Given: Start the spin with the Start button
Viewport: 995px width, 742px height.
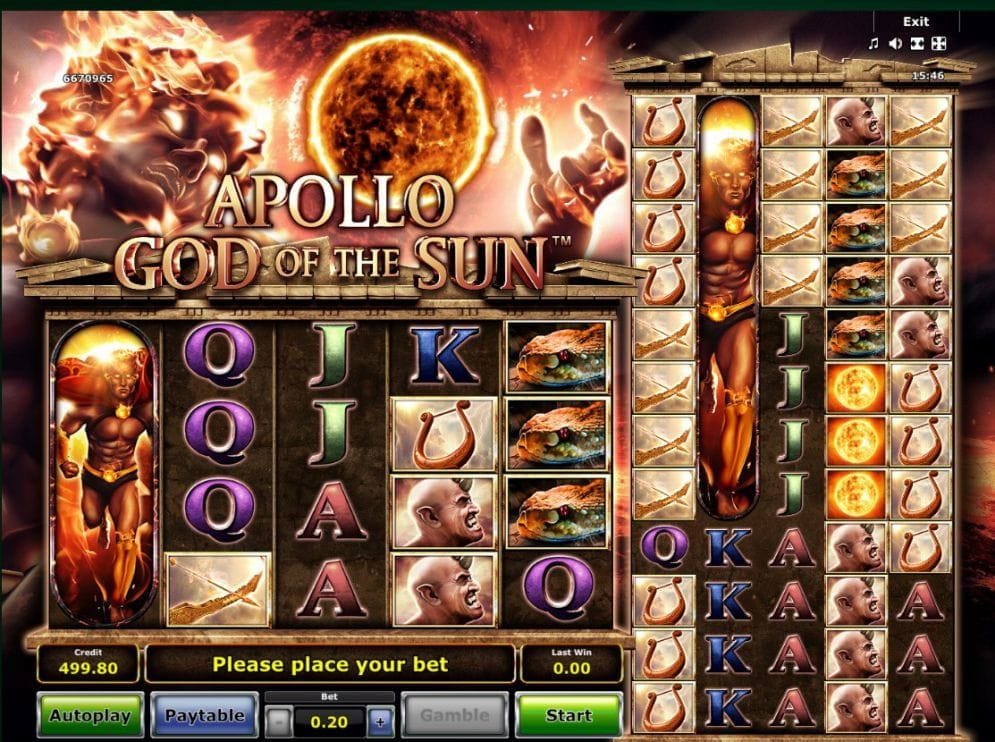Looking at the screenshot, I should click(568, 715).
